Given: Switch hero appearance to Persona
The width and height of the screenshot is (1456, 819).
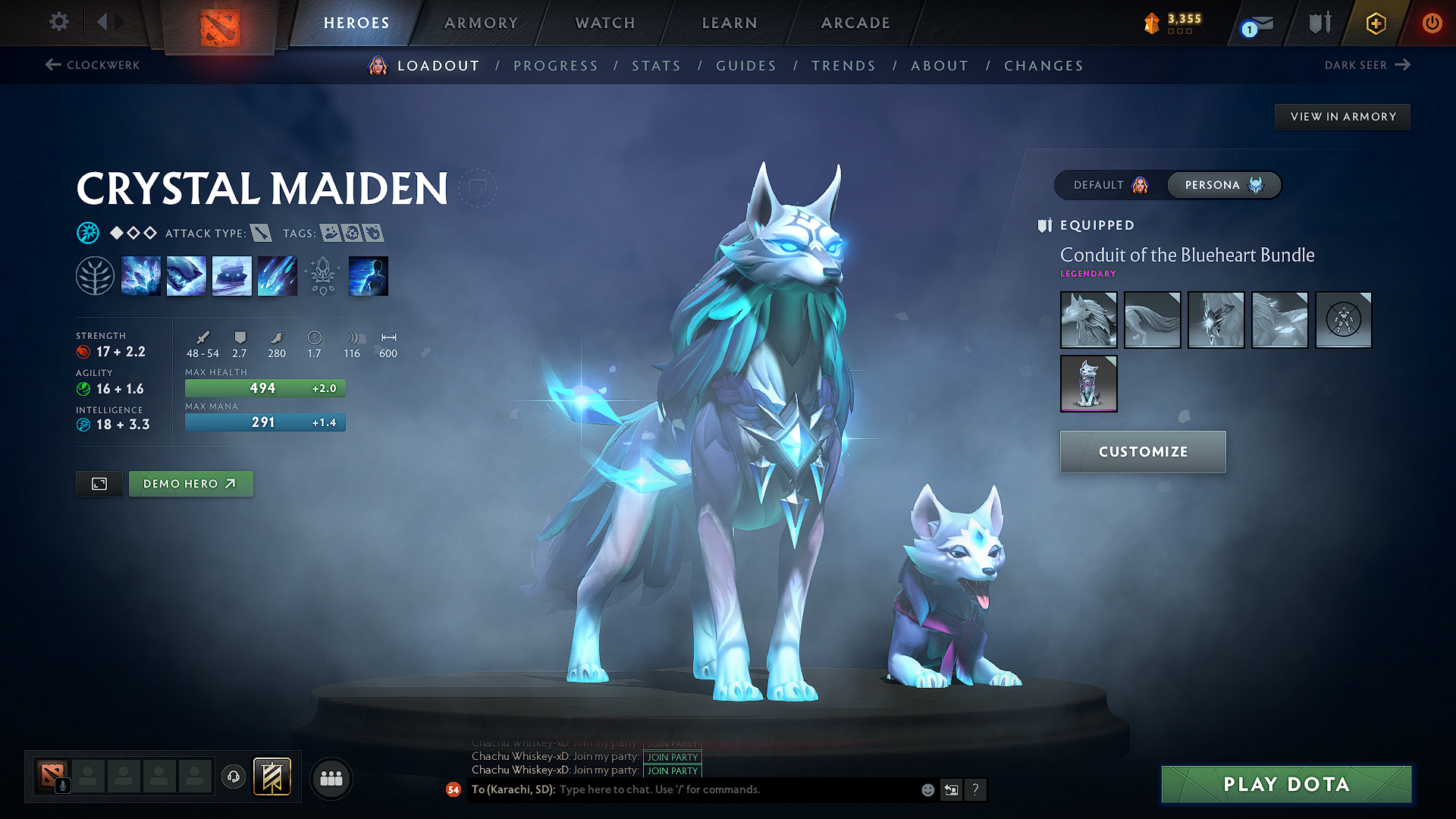Looking at the screenshot, I should click(1223, 184).
